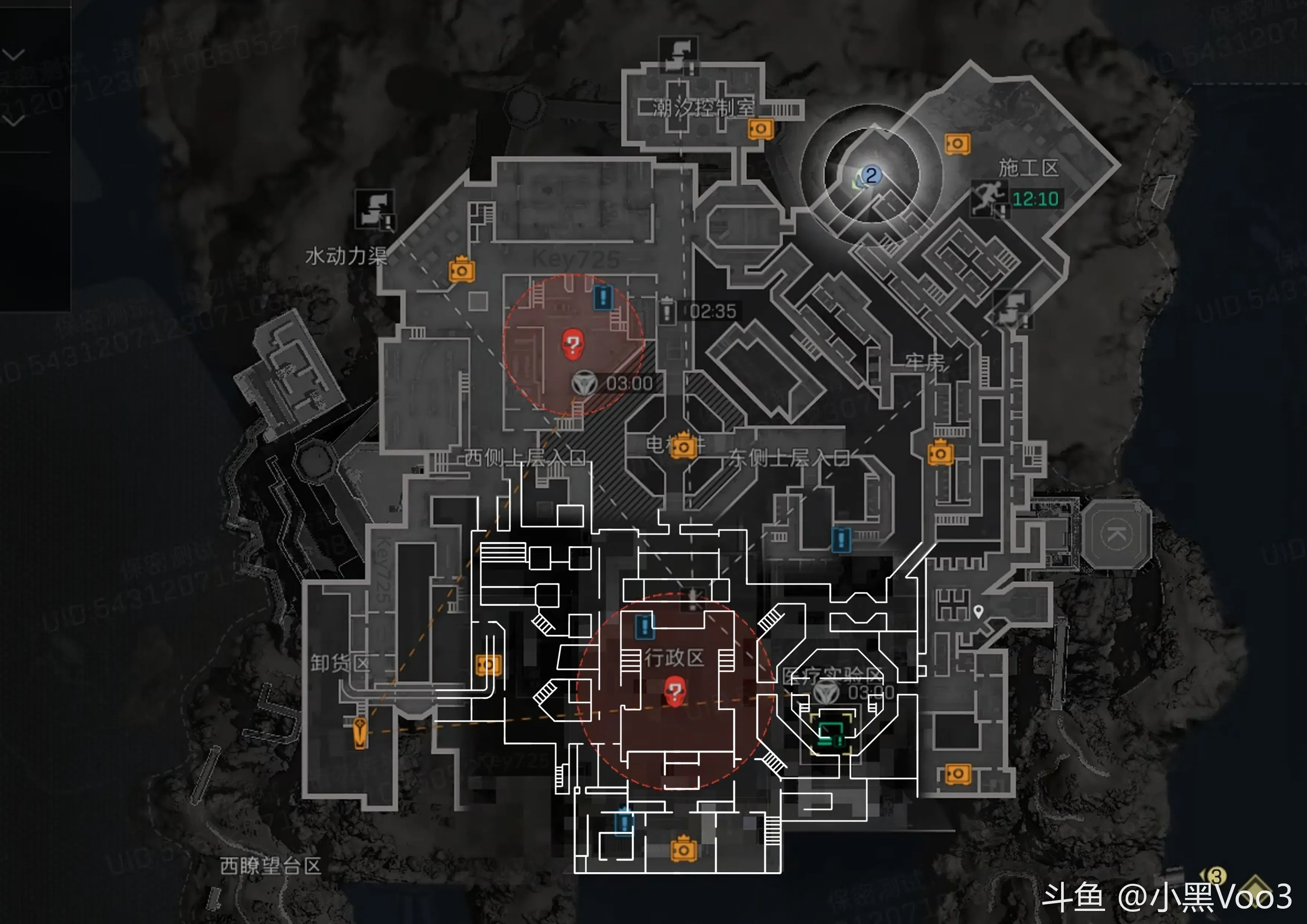Select the octagonal helipad marker
1307x924 pixels.
click(x=1116, y=534)
